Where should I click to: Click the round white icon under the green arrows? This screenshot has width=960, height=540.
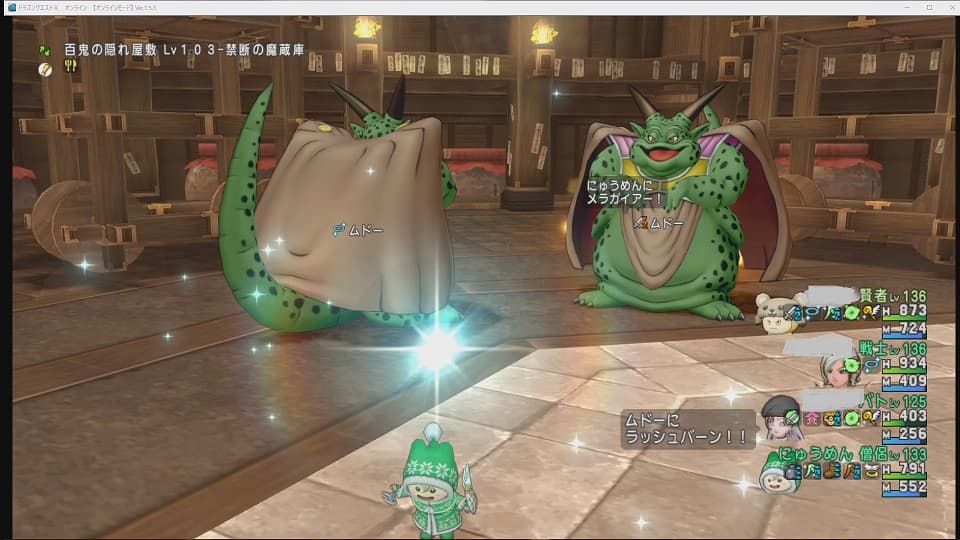point(45,67)
